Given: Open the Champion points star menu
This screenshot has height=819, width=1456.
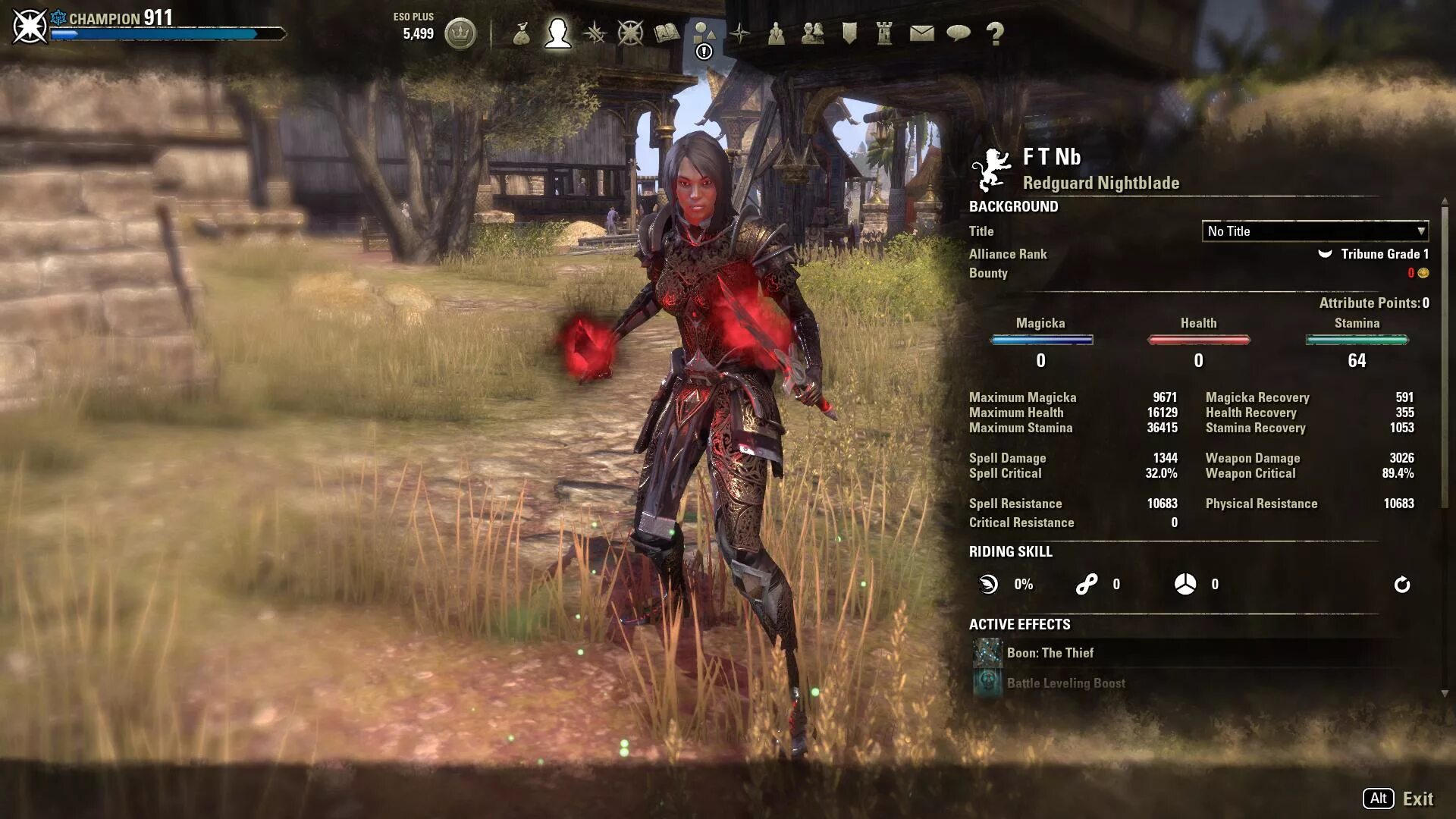Looking at the screenshot, I should (630, 33).
